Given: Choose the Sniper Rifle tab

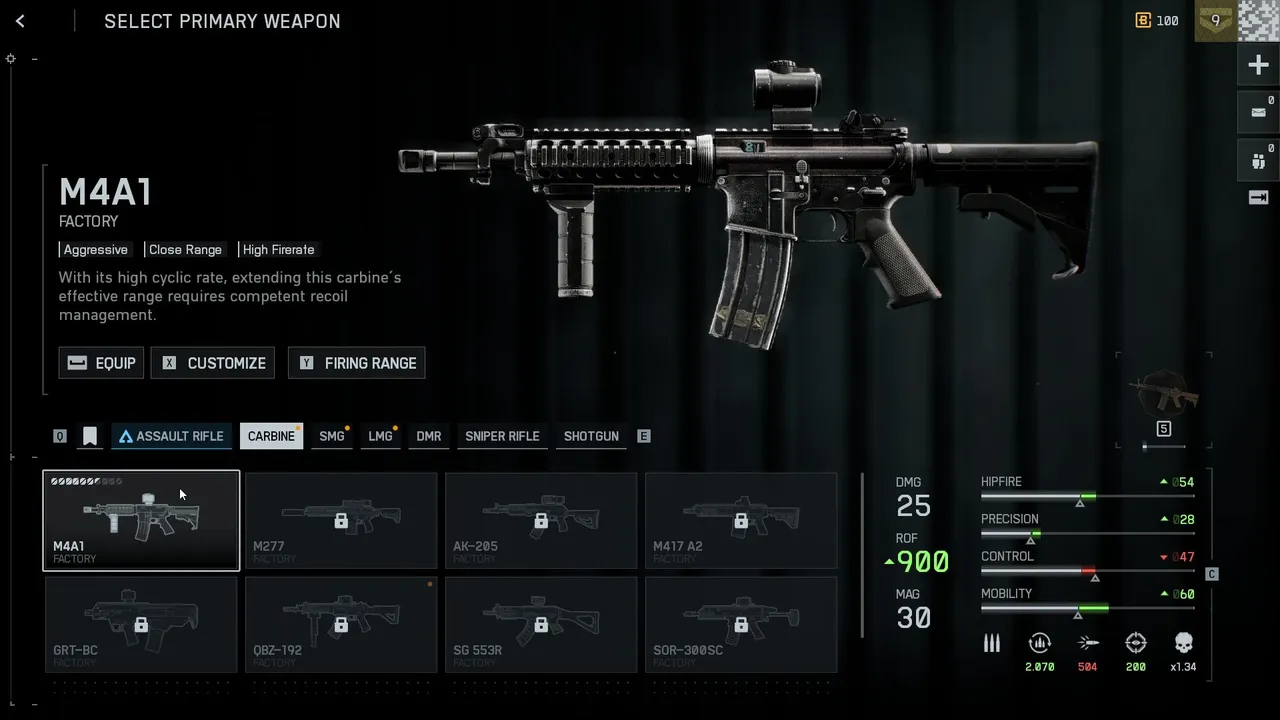Looking at the screenshot, I should [502, 436].
